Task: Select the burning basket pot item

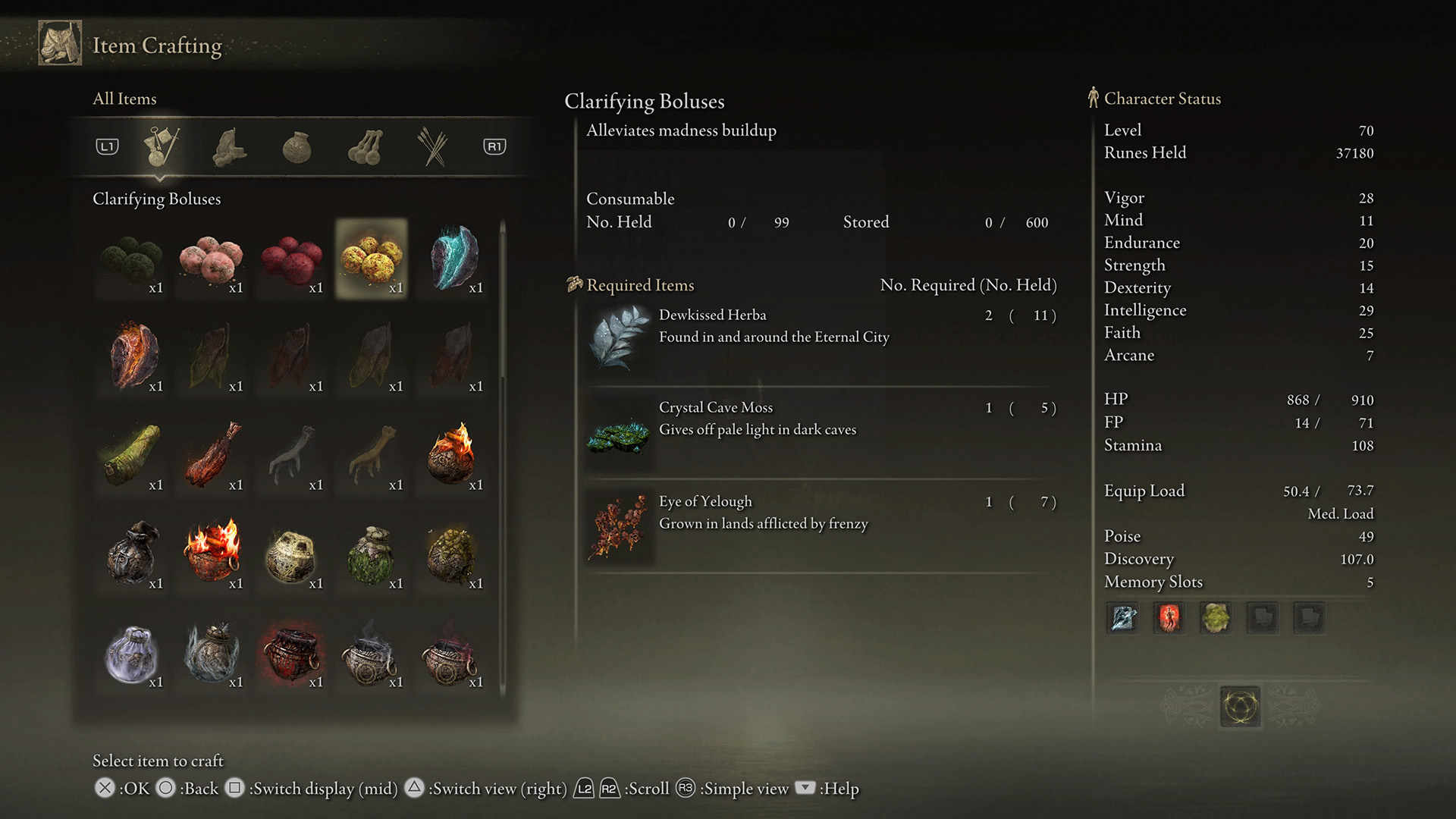Action: [212, 552]
